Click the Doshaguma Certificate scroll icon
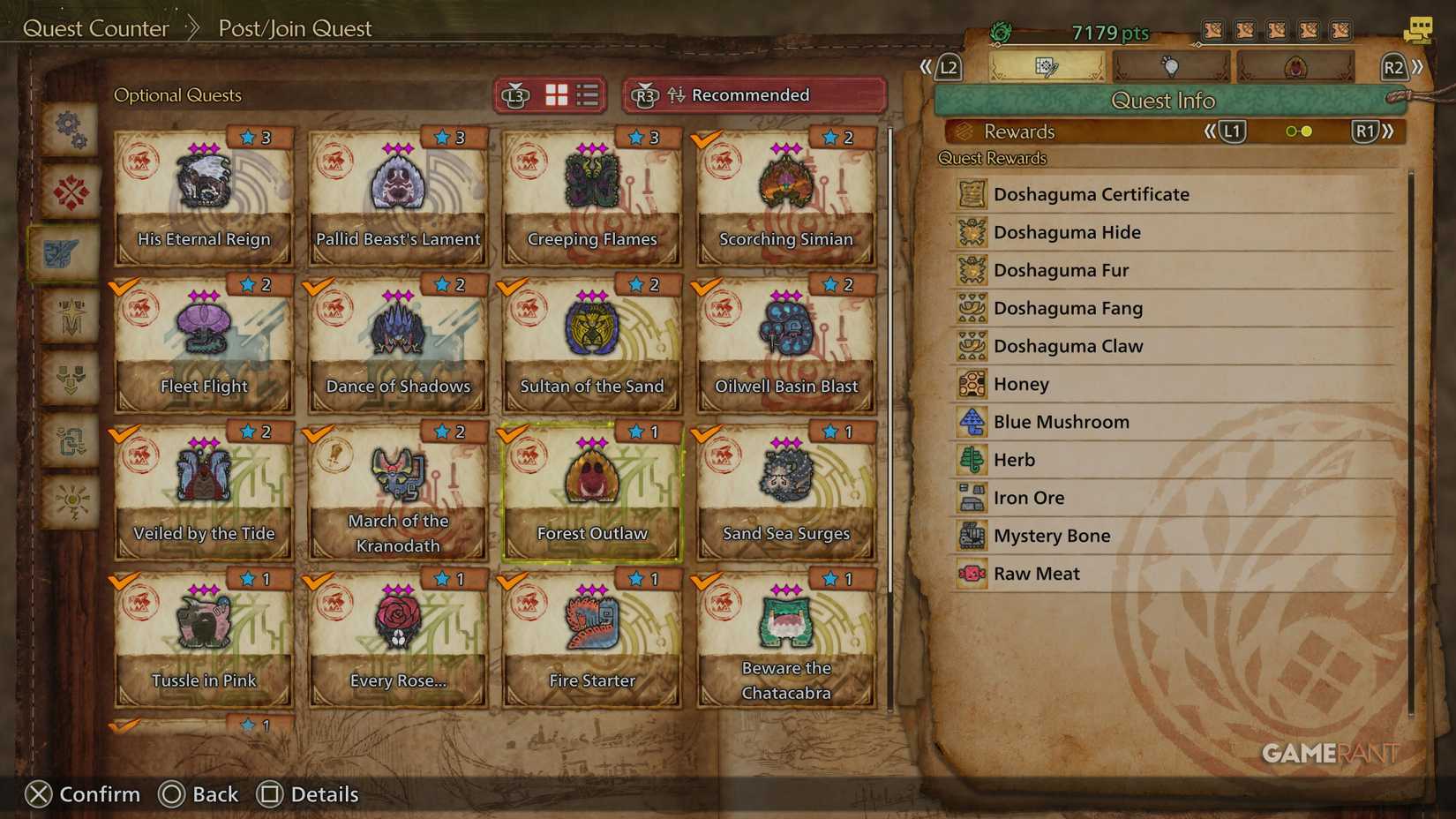Viewport: 1456px width, 819px height. tap(972, 193)
